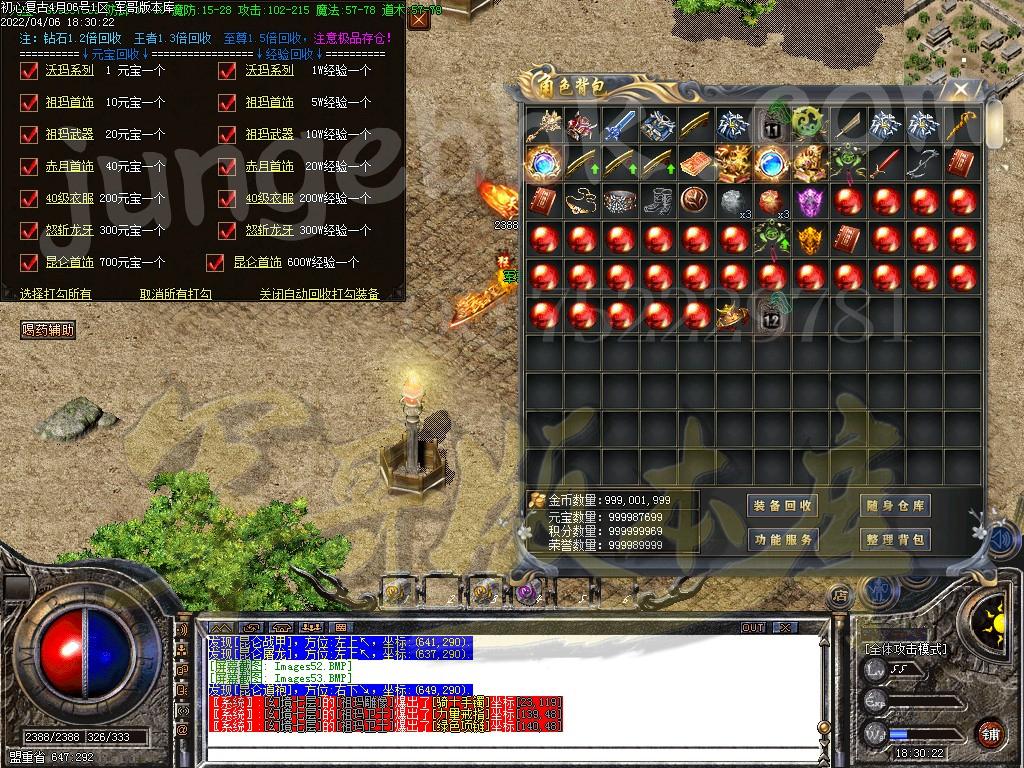Click 选择打勾所有 to tick all

[x=56, y=294]
